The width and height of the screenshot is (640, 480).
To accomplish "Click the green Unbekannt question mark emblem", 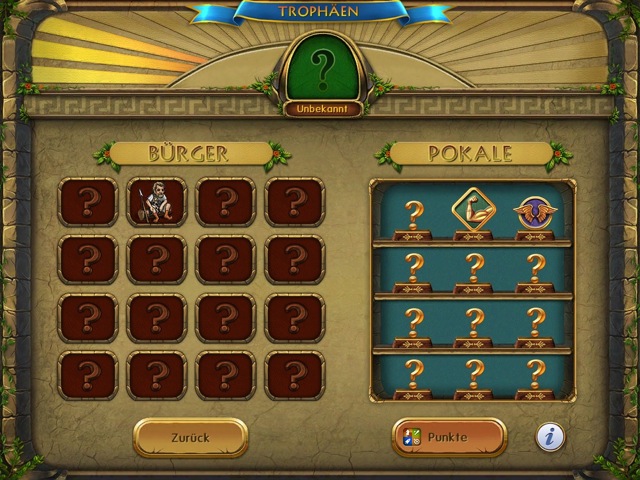I will coord(321,68).
